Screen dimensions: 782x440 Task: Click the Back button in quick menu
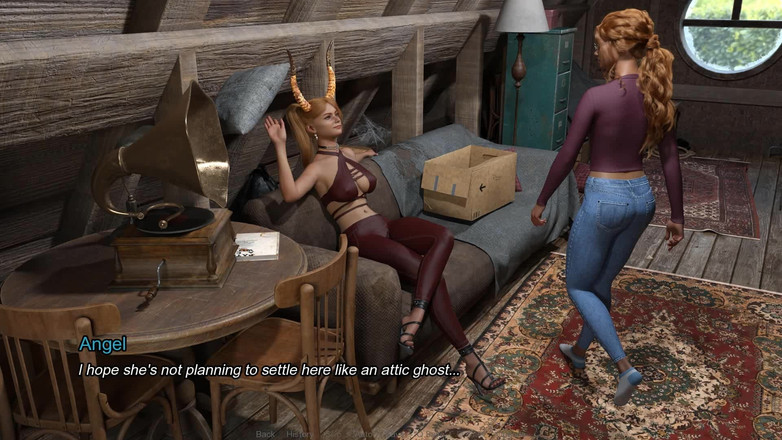pos(265,434)
